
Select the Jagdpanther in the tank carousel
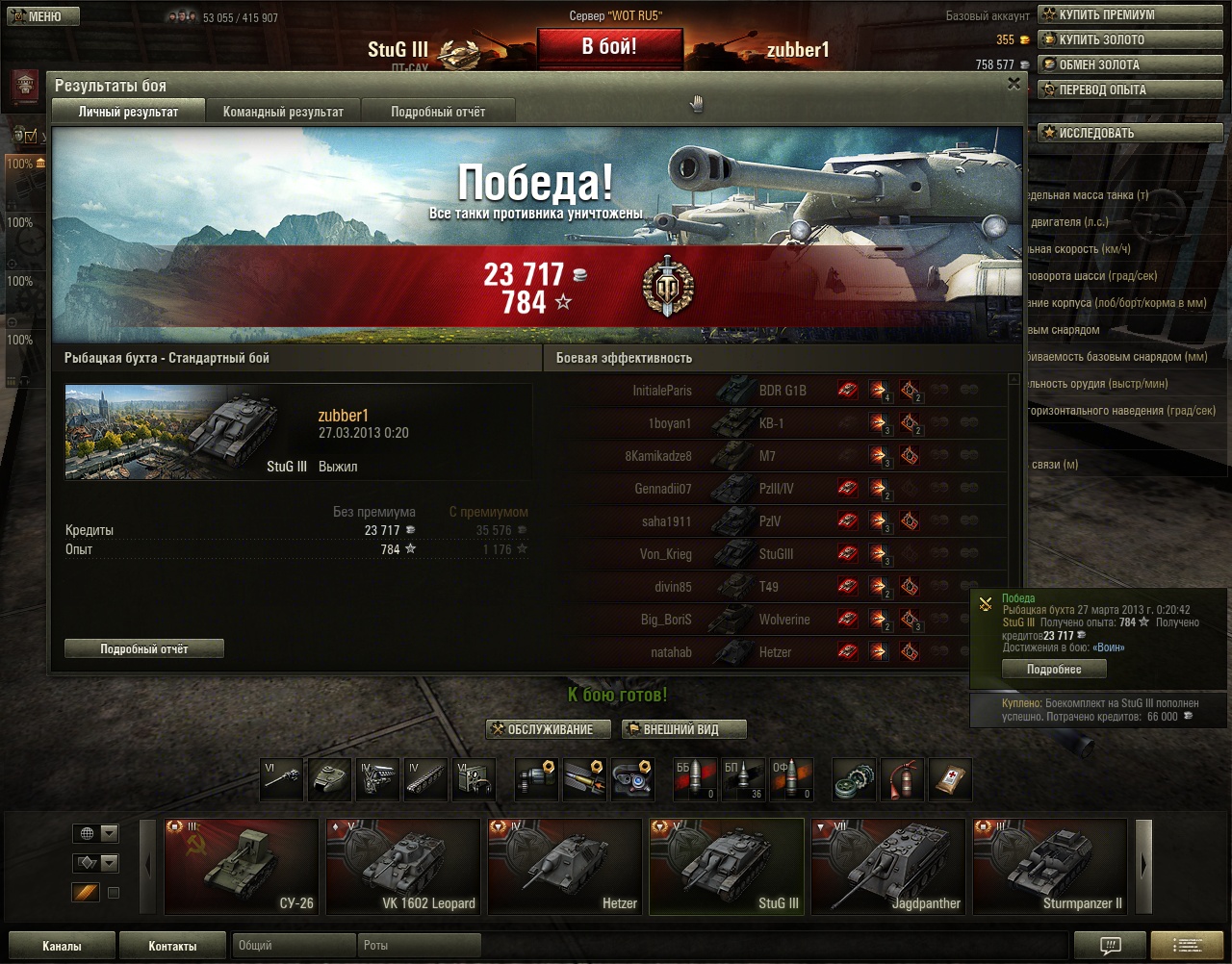tap(888, 866)
